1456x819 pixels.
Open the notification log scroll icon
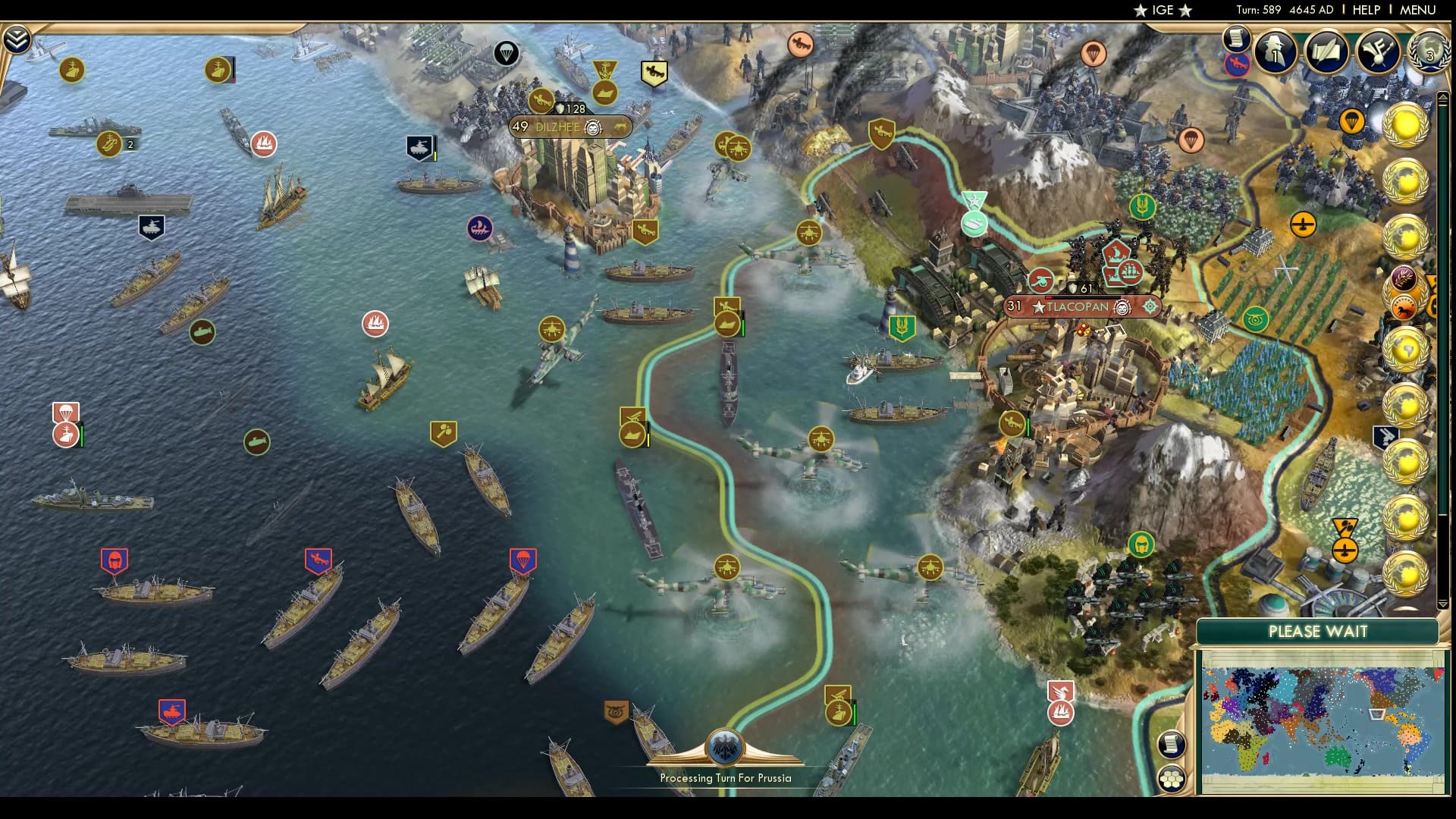(1236, 36)
